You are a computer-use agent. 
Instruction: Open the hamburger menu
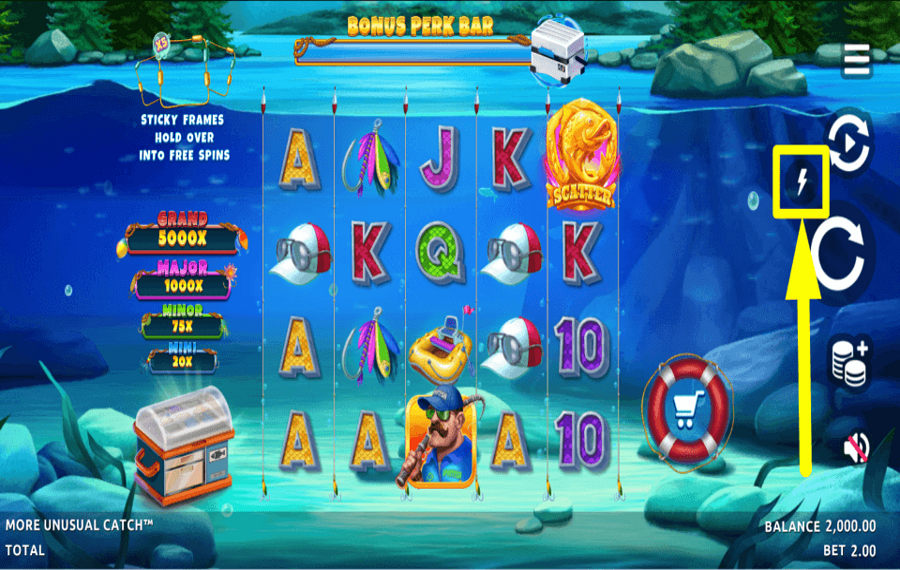click(857, 60)
